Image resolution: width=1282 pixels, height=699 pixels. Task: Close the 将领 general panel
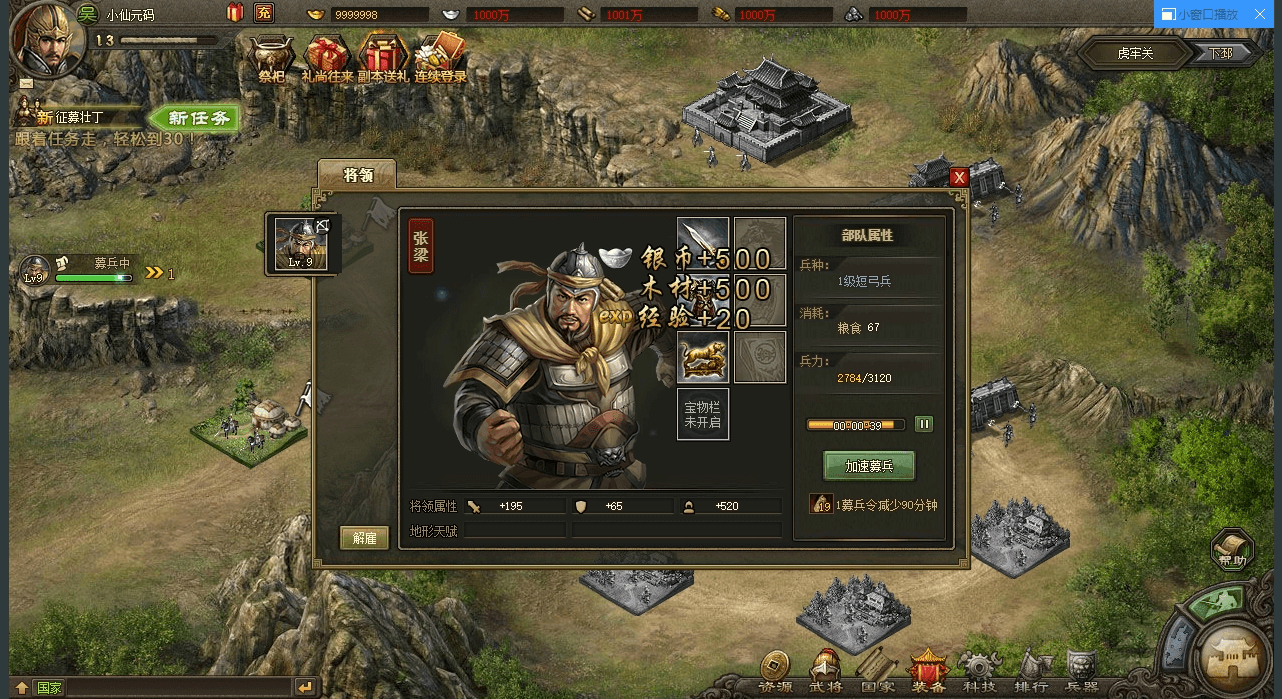click(x=959, y=177)
